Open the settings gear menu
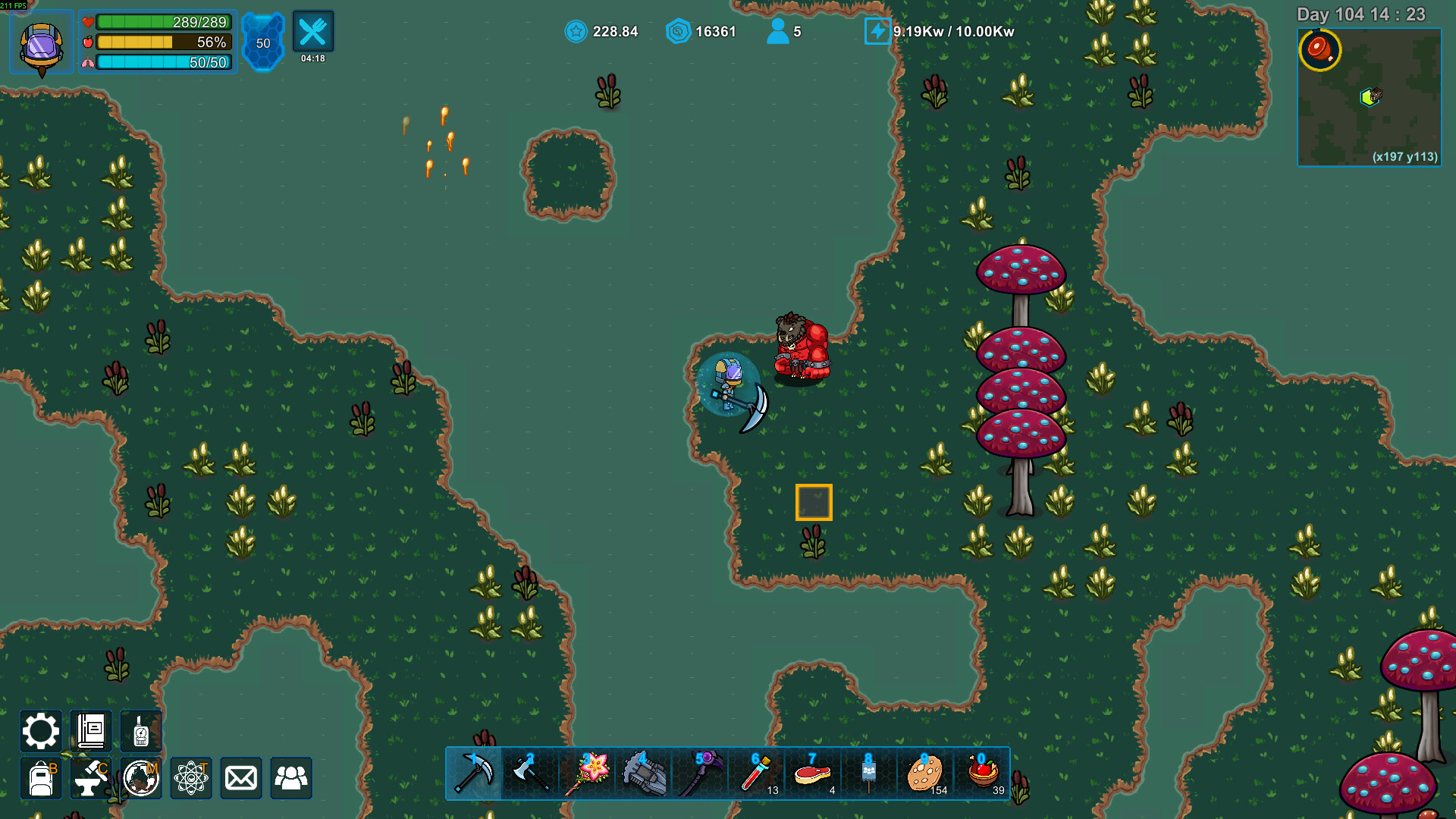 40,731
